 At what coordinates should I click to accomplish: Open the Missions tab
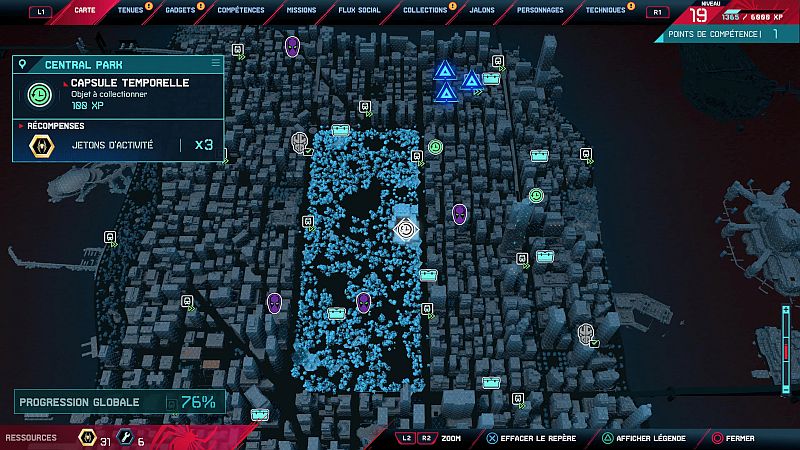click(299, 11)
